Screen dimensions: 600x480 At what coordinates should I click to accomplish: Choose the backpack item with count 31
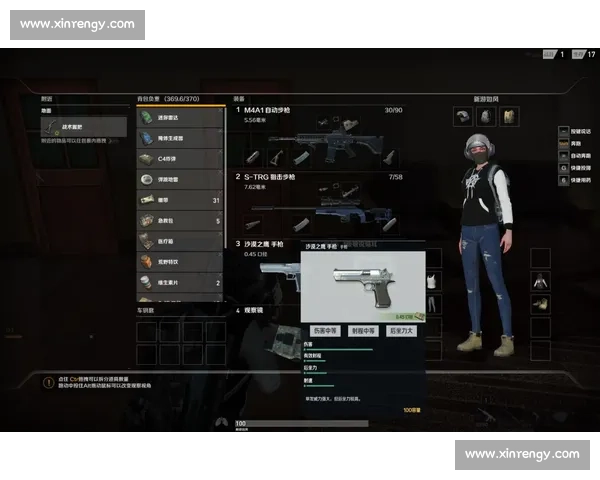tap(180, 200)
